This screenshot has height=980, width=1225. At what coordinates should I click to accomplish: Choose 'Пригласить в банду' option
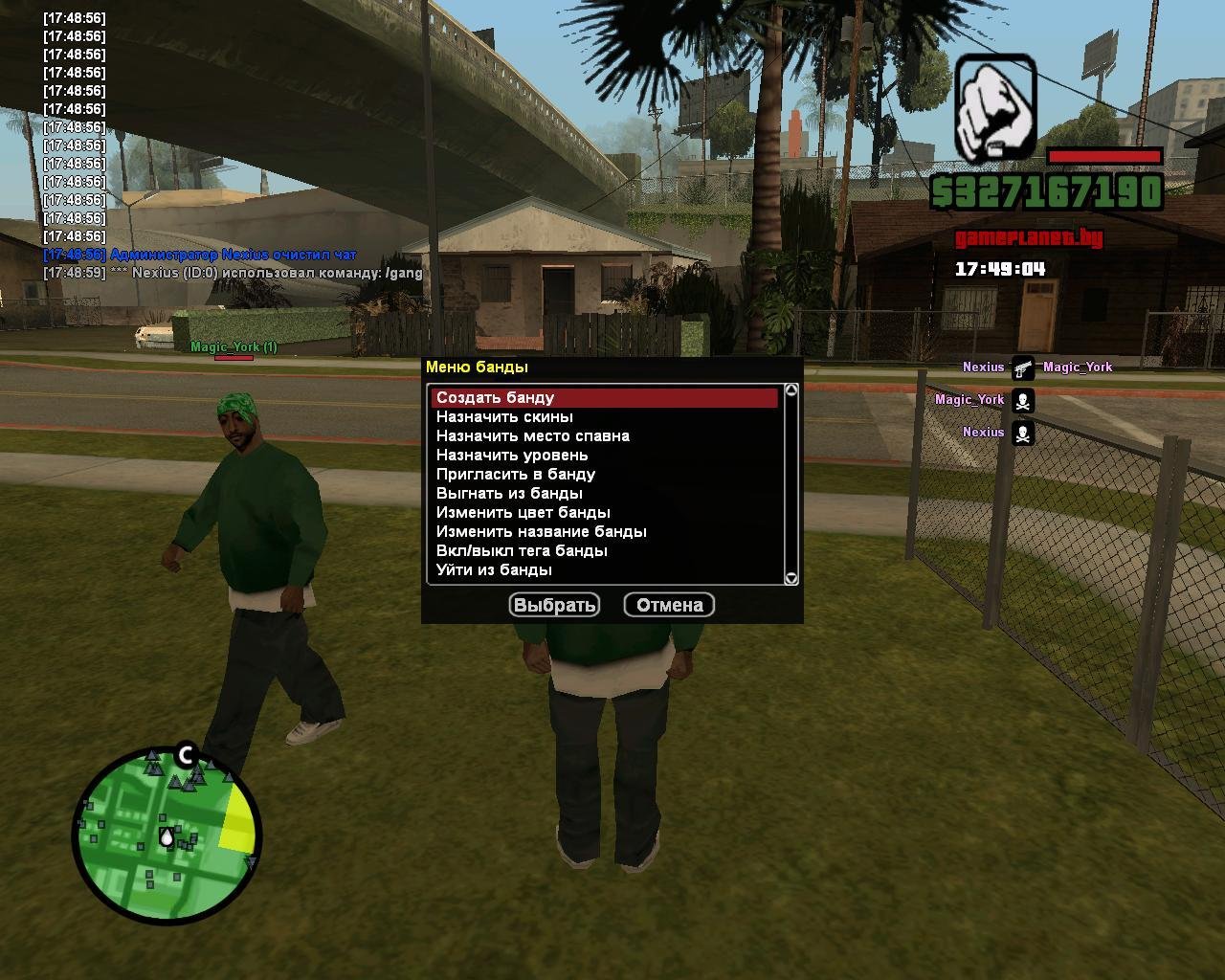[515, 475]
